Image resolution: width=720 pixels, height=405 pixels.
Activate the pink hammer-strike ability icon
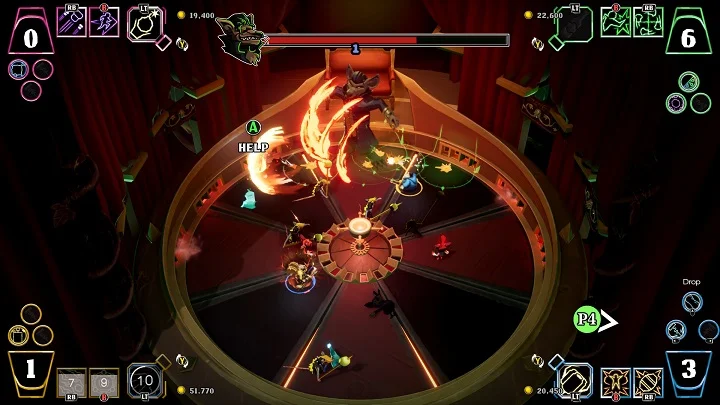(71, 22)
